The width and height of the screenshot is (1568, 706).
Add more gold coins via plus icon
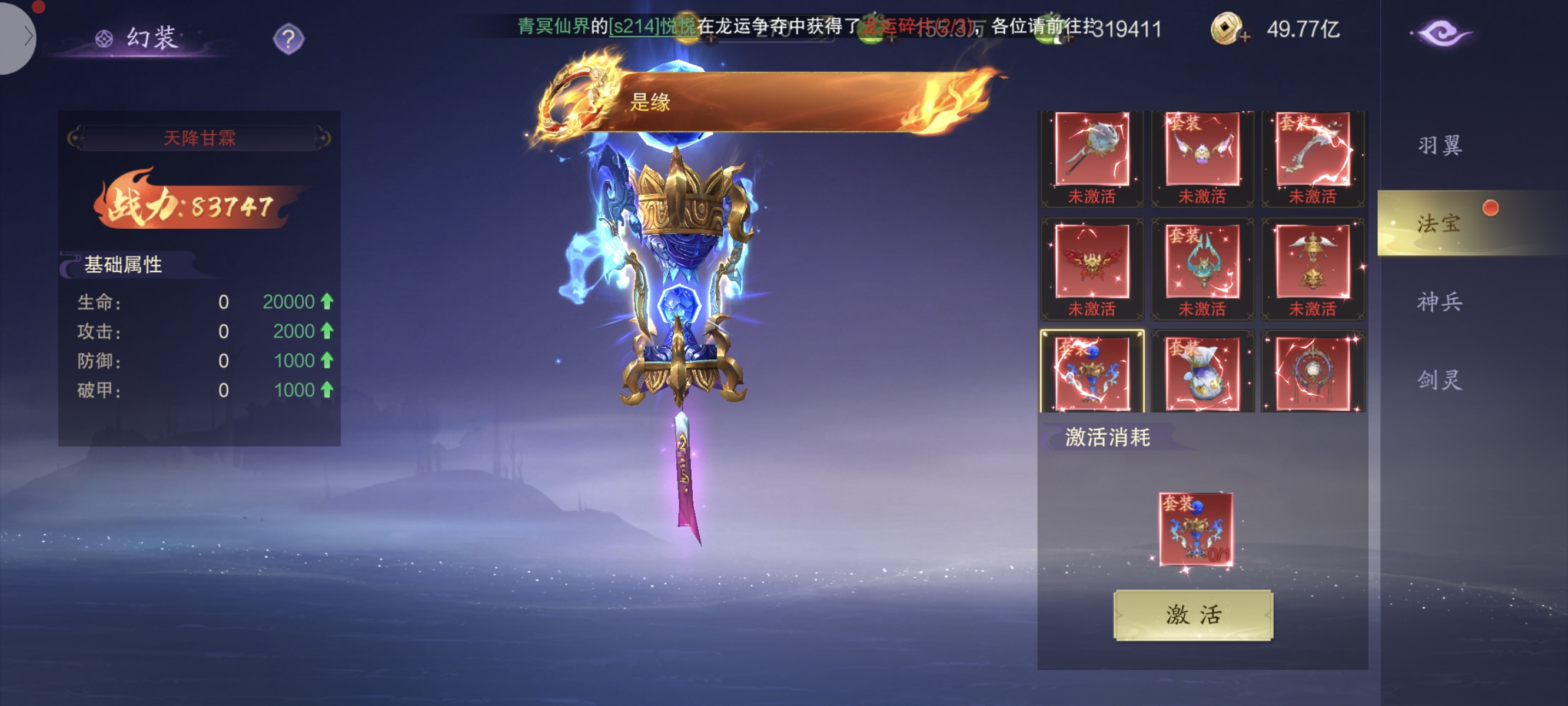(x=1244, y=37)
